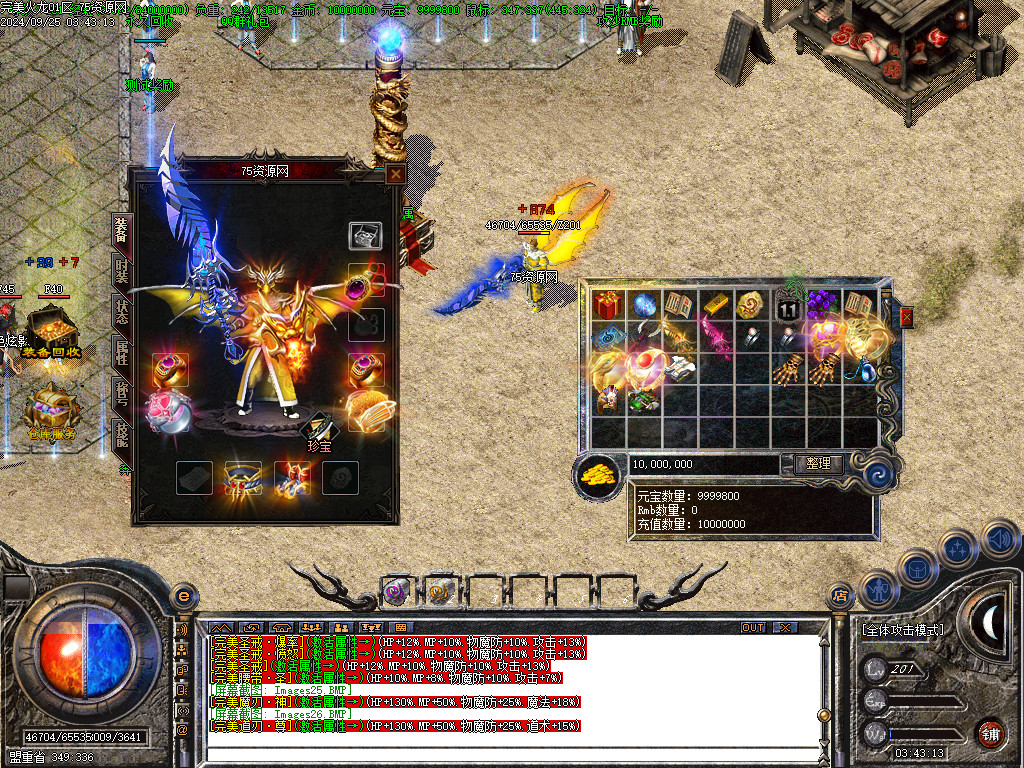The image size is (1024, 768).
Task: Click the gold coins pile icon
Action: click(x=598, y=474)
